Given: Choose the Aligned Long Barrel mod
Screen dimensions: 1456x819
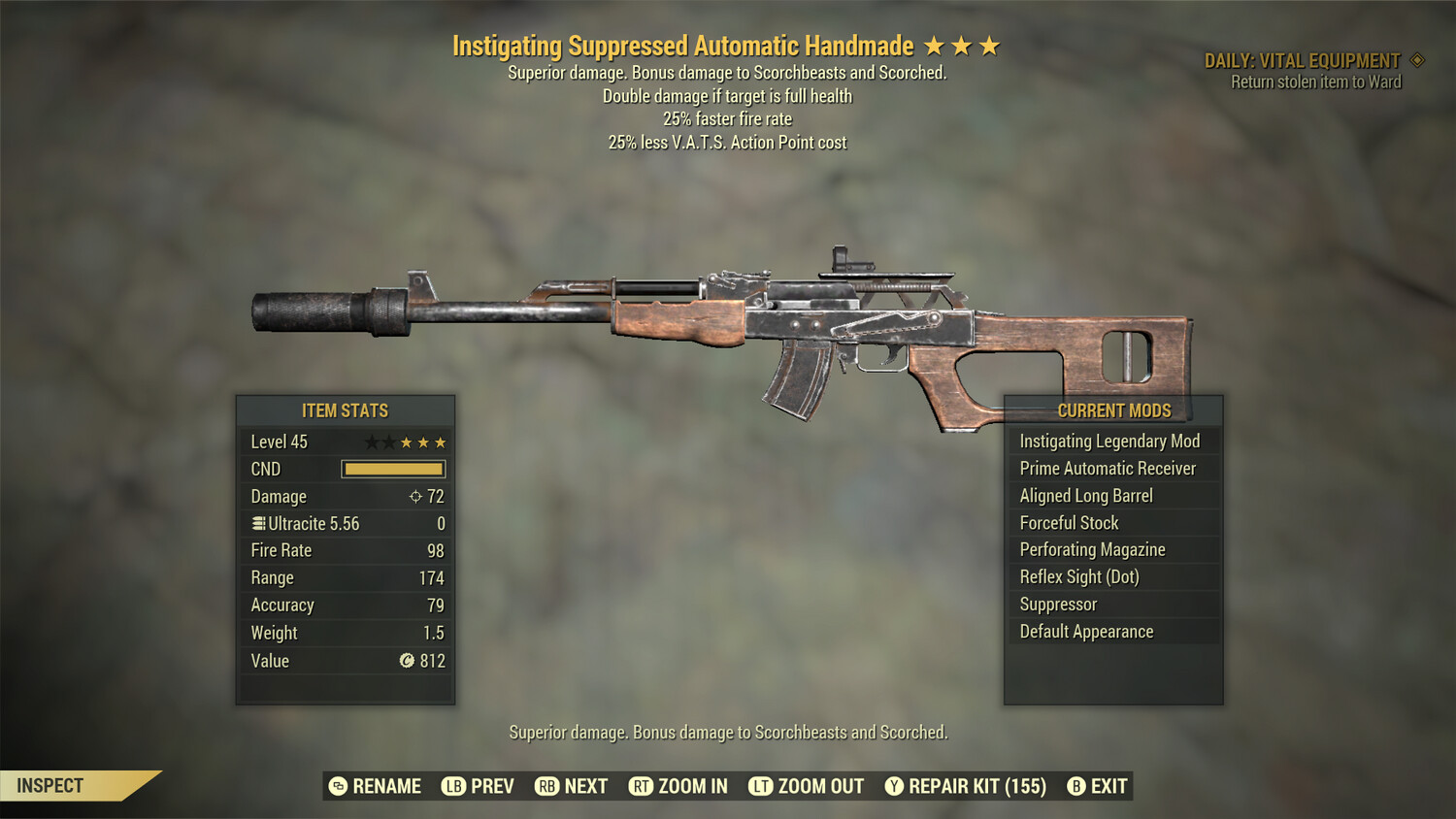Looking at the screenshot, I should point(1086,496).
